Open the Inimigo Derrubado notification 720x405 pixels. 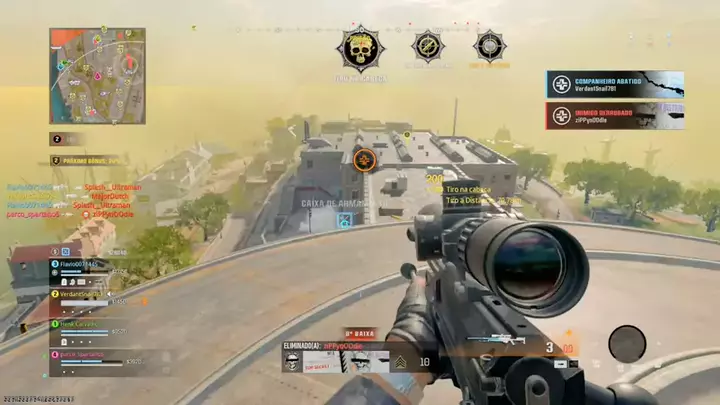point(614,116)
